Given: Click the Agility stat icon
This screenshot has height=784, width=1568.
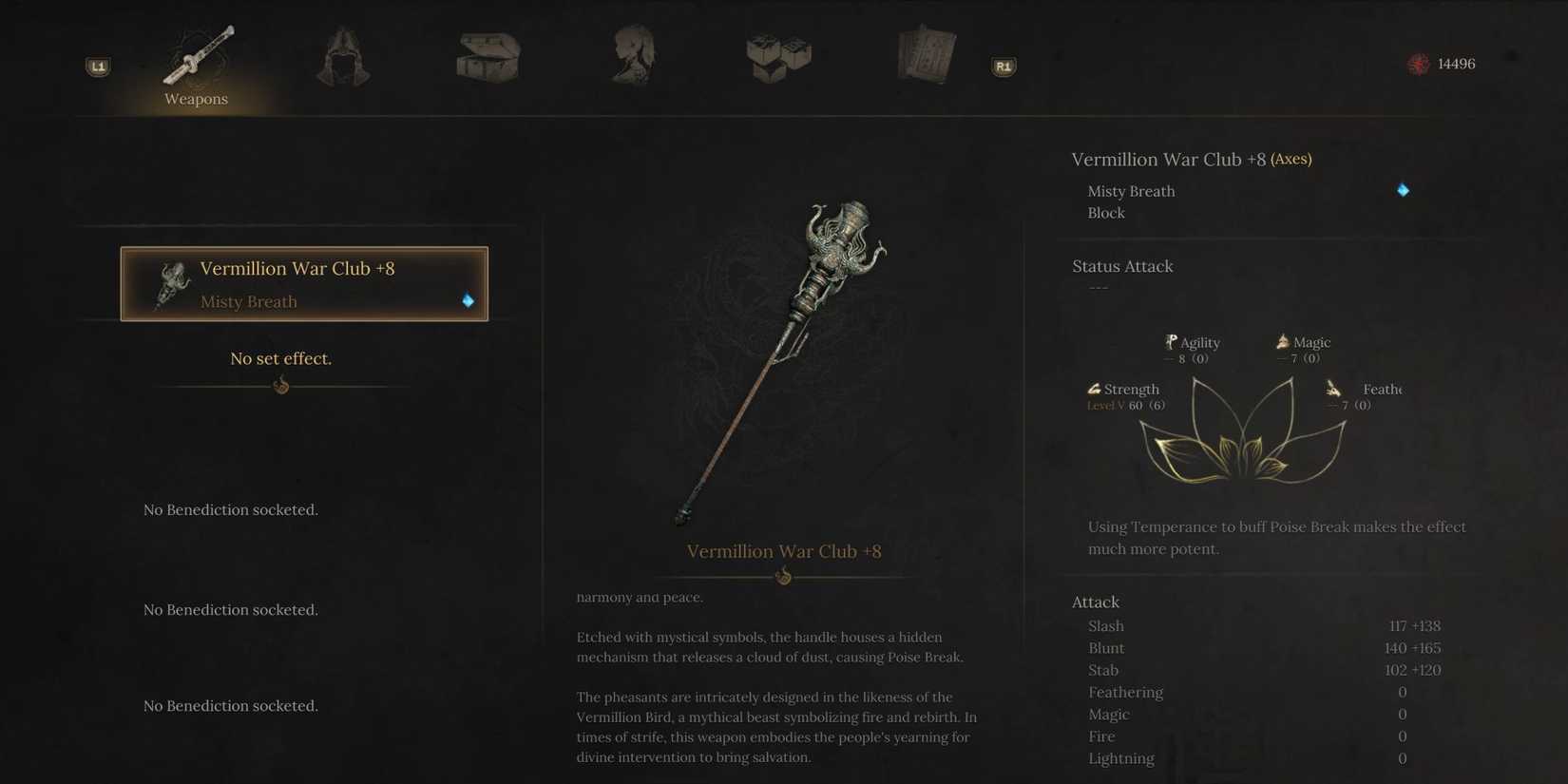Looking at the screenshot, I should 1172,341.
